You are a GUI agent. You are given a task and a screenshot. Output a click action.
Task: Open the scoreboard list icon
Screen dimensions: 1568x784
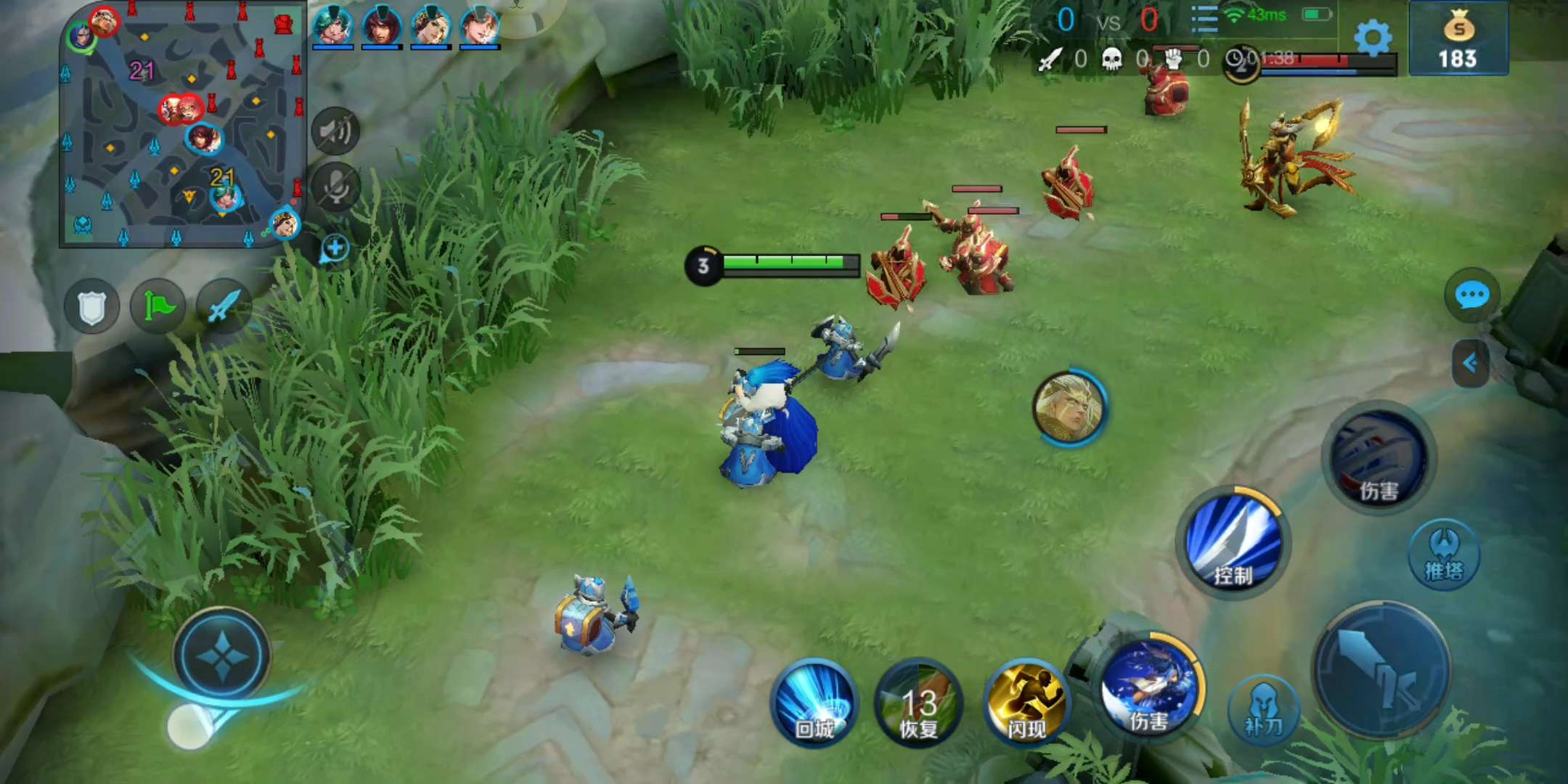tap(1204, 20)
